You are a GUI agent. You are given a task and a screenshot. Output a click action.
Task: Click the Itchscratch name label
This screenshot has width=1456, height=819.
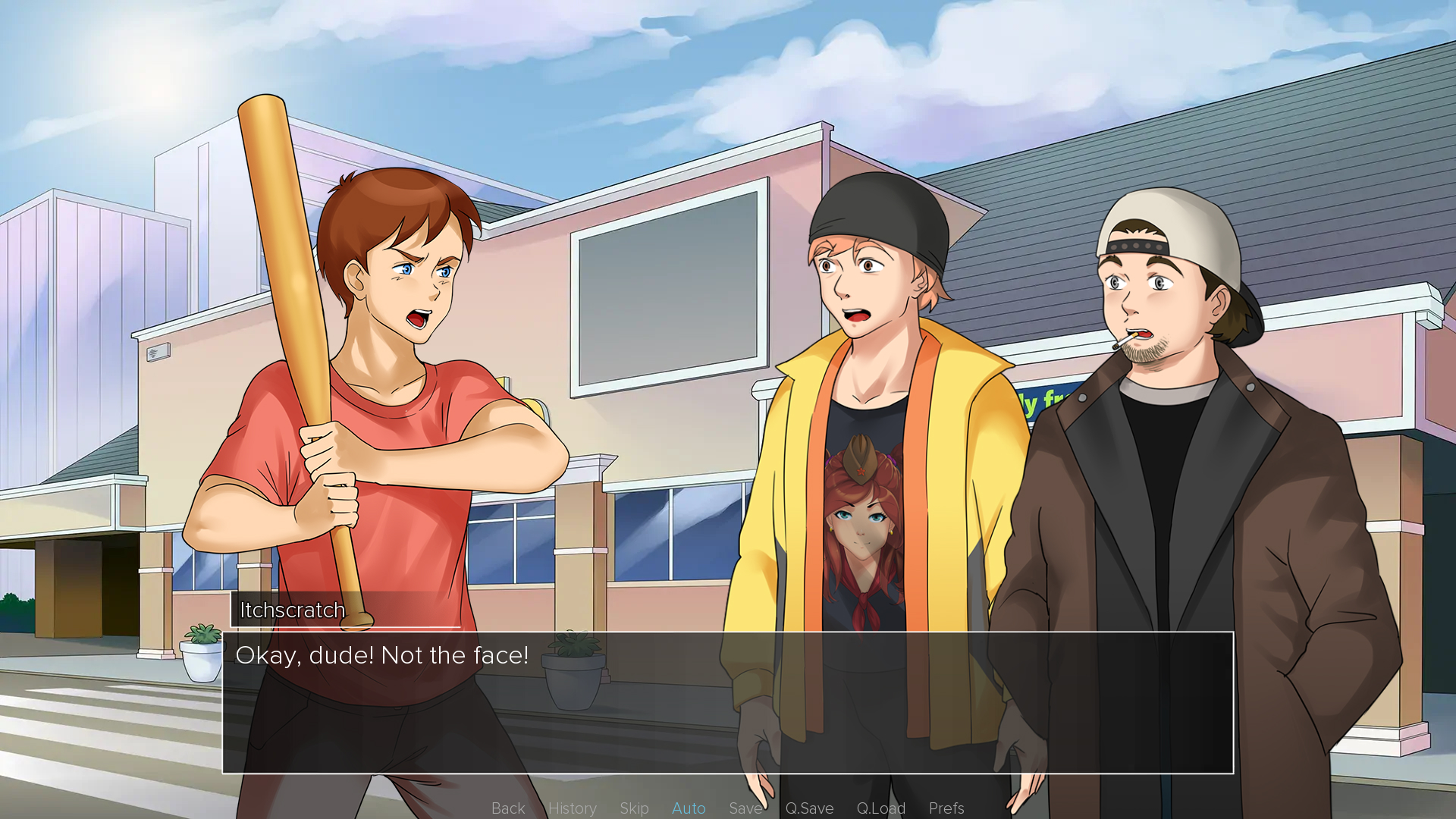pos(292,610)
